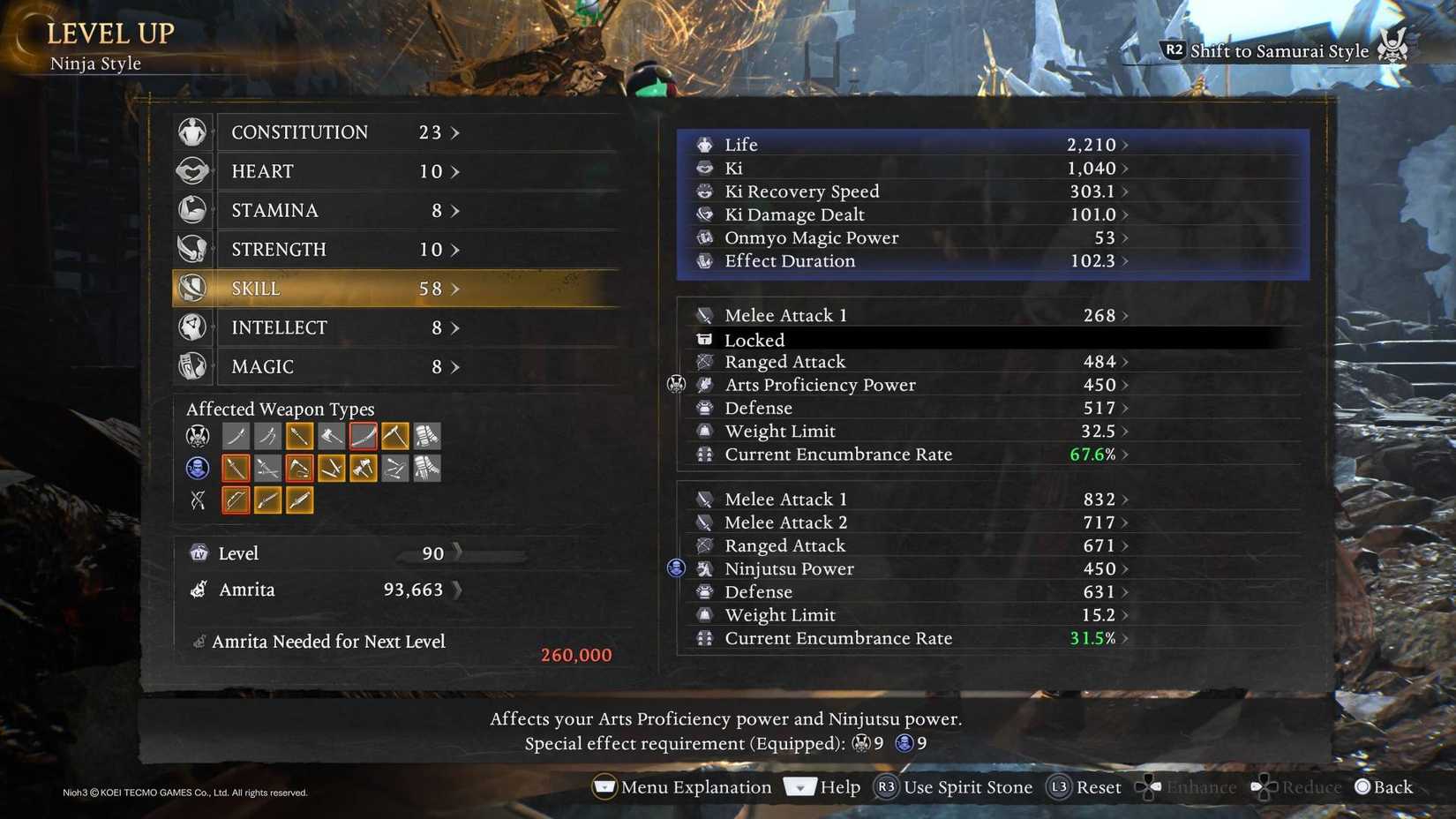
Task: Toggle the fists weapon type in samurai row
Action: (426, 435)
